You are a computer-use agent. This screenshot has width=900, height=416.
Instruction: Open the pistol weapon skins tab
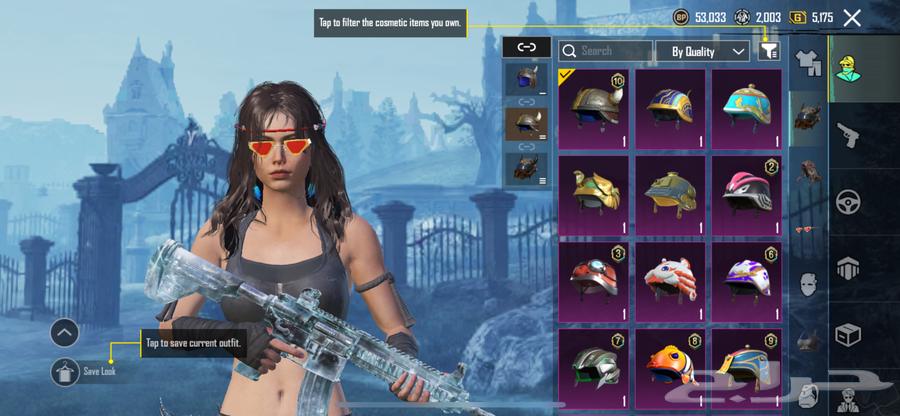tap(849, 134)
